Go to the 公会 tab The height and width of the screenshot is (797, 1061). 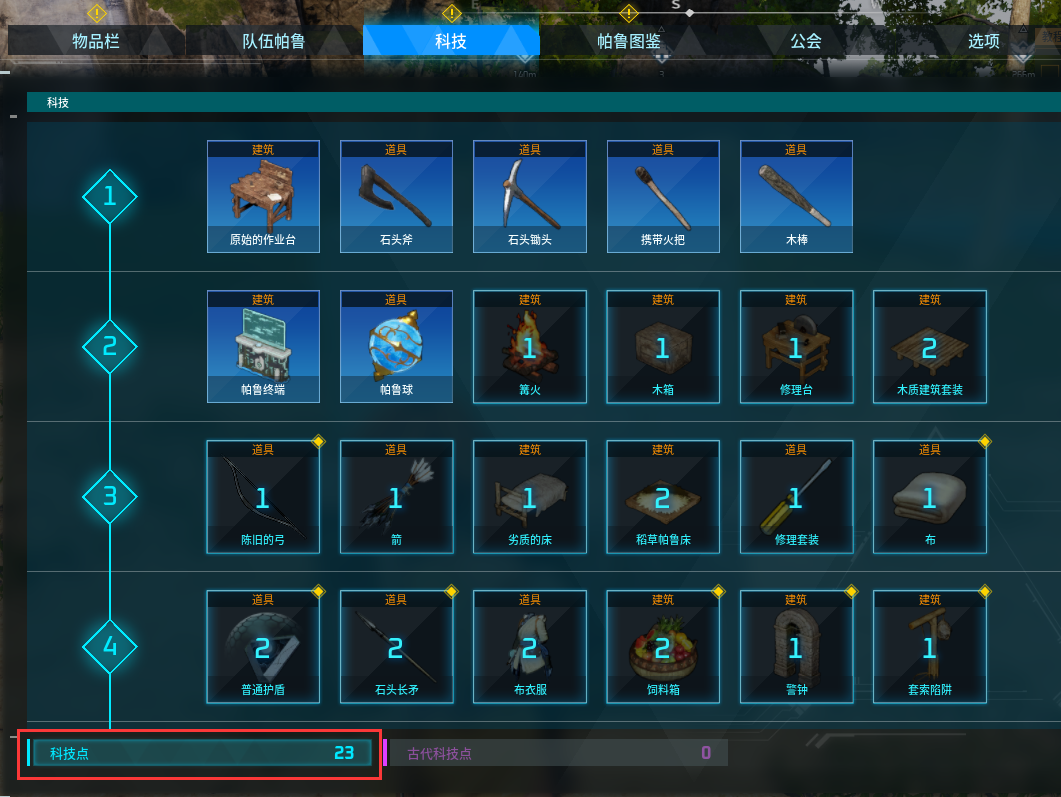coord(805,41)
